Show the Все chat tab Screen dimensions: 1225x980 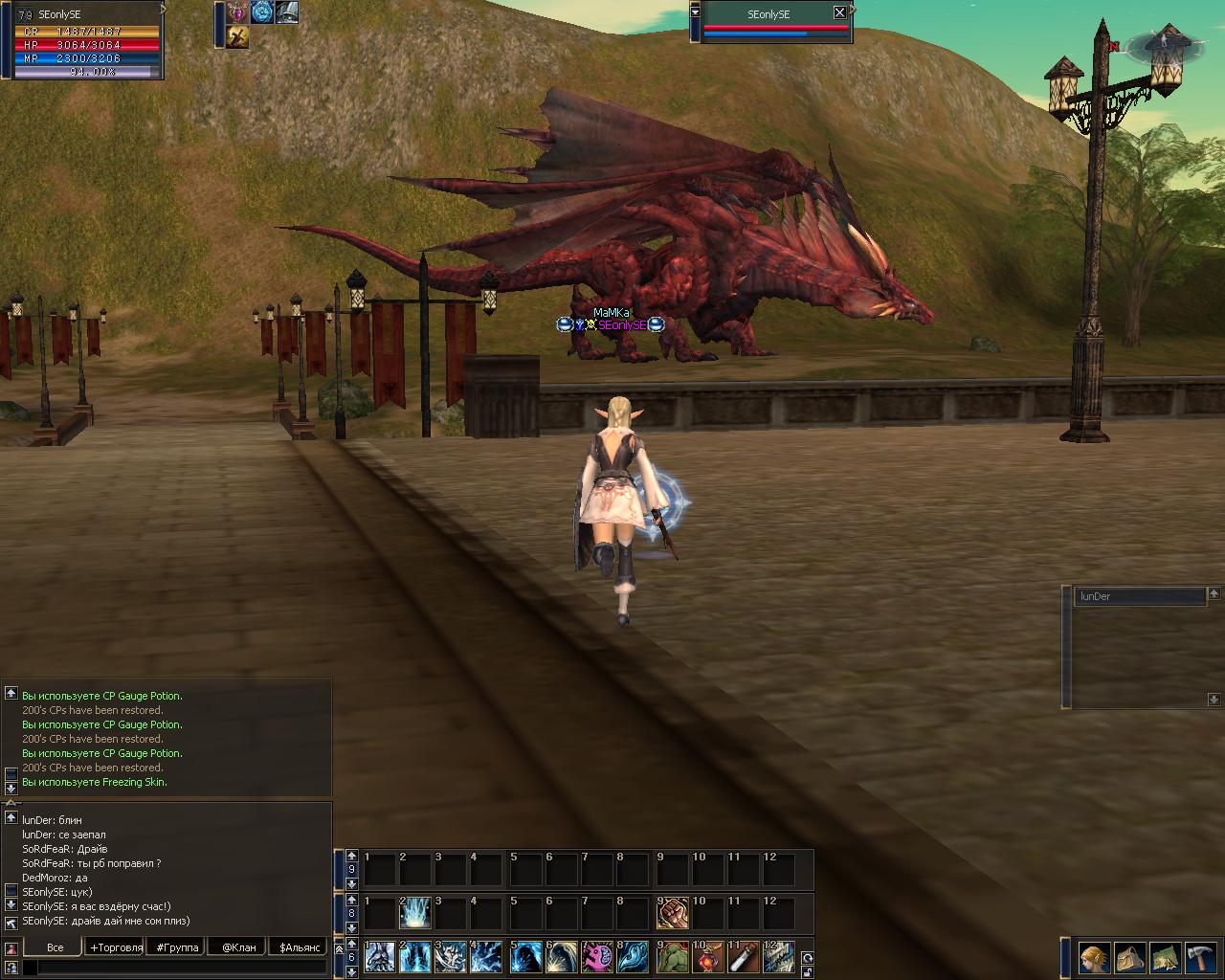[x=55, y=947]
